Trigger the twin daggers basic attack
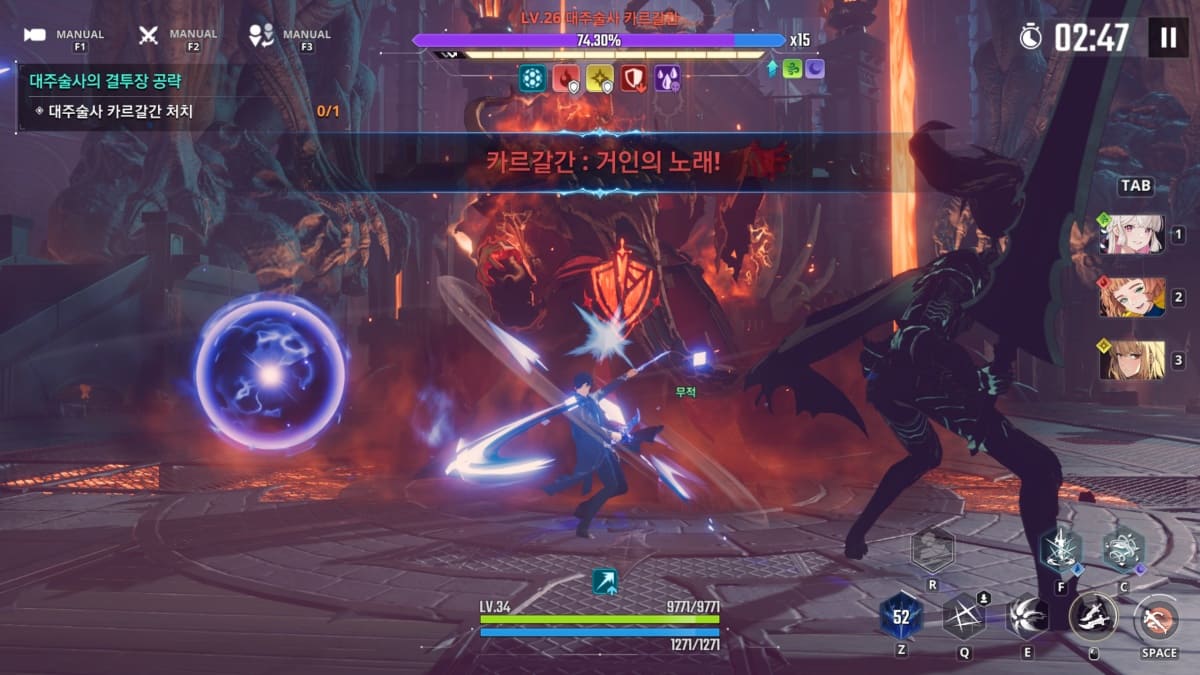 pos(1093,616)
